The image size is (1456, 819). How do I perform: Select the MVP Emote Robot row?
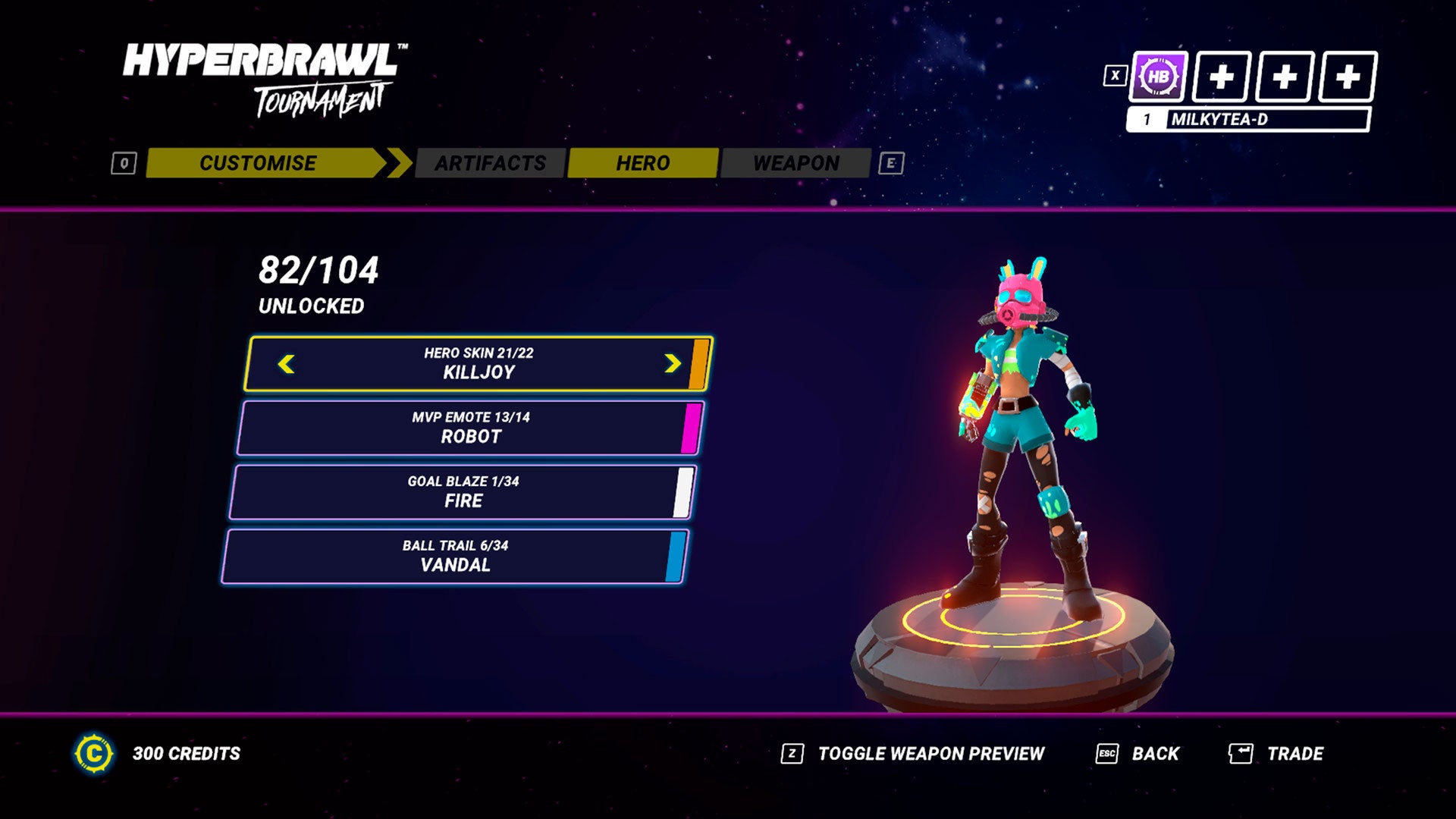click(470, 428)
